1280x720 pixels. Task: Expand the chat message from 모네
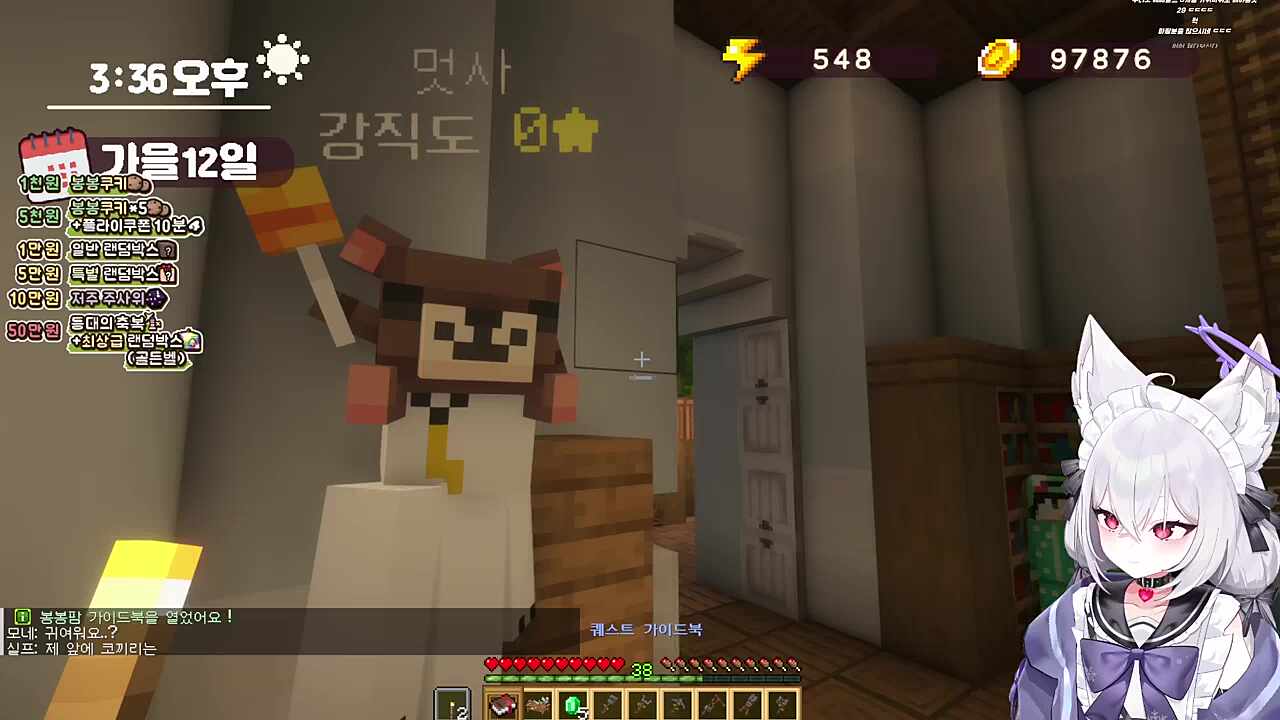coord(60,632)
